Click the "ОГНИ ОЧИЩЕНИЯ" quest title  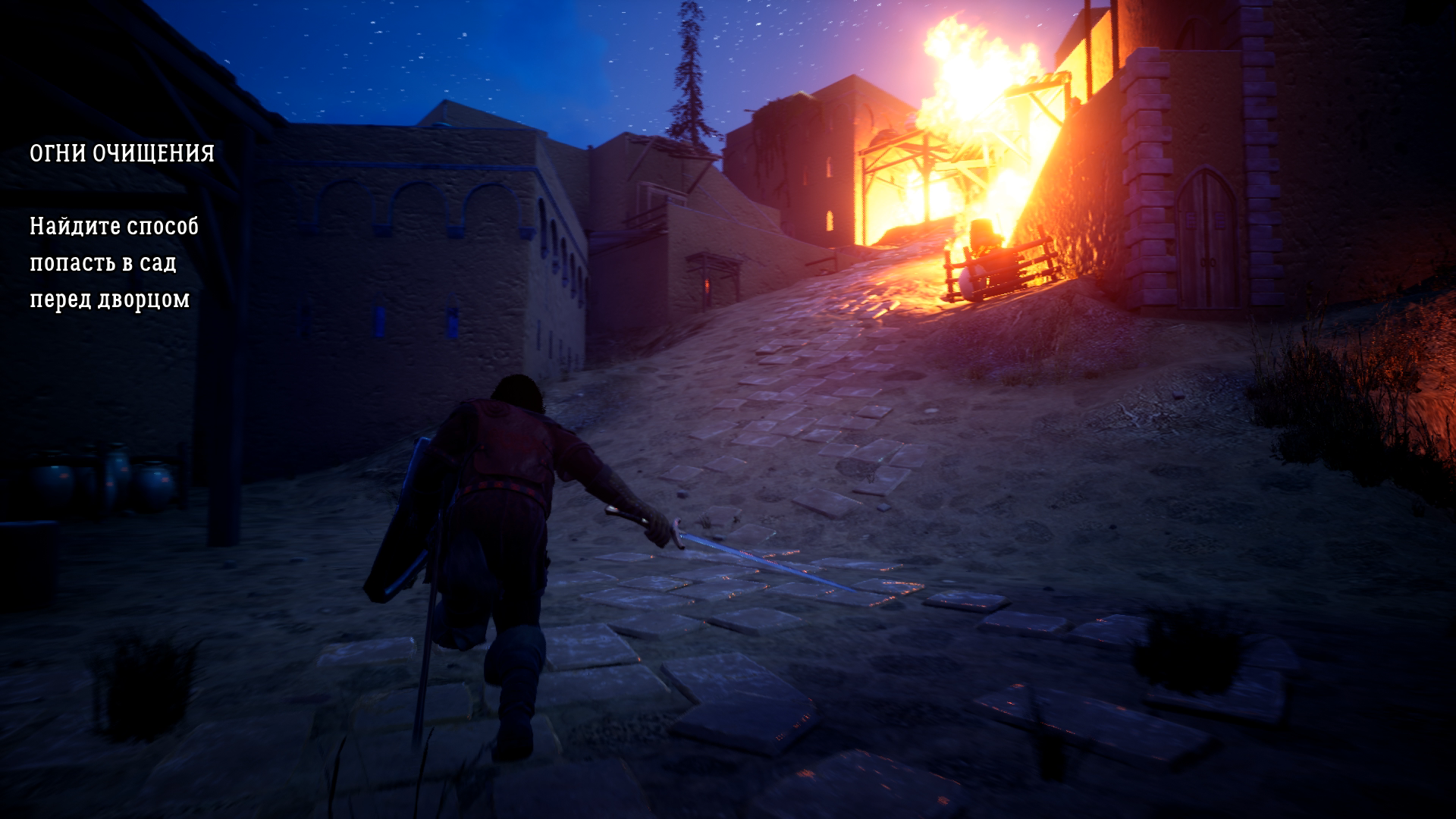click(122, 154)
